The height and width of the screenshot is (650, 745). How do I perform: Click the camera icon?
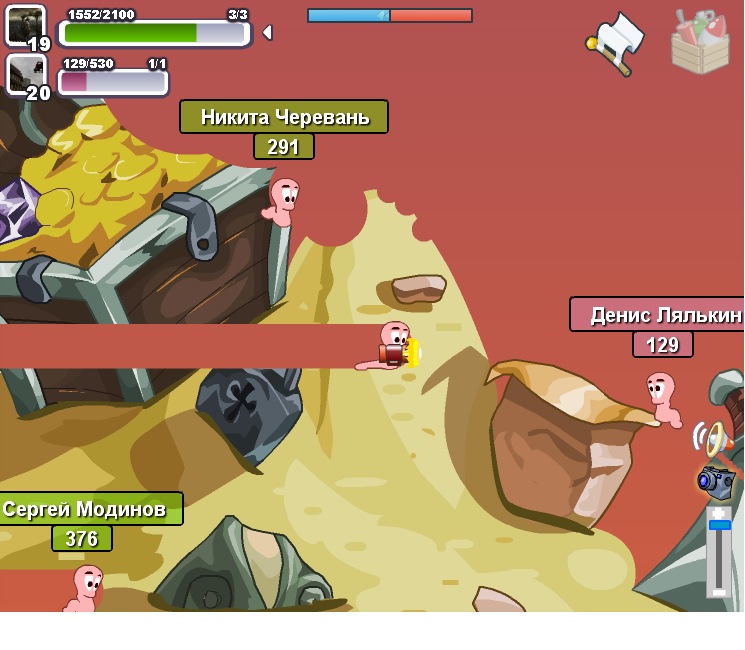pyautogui.click(x=717, y=481)
